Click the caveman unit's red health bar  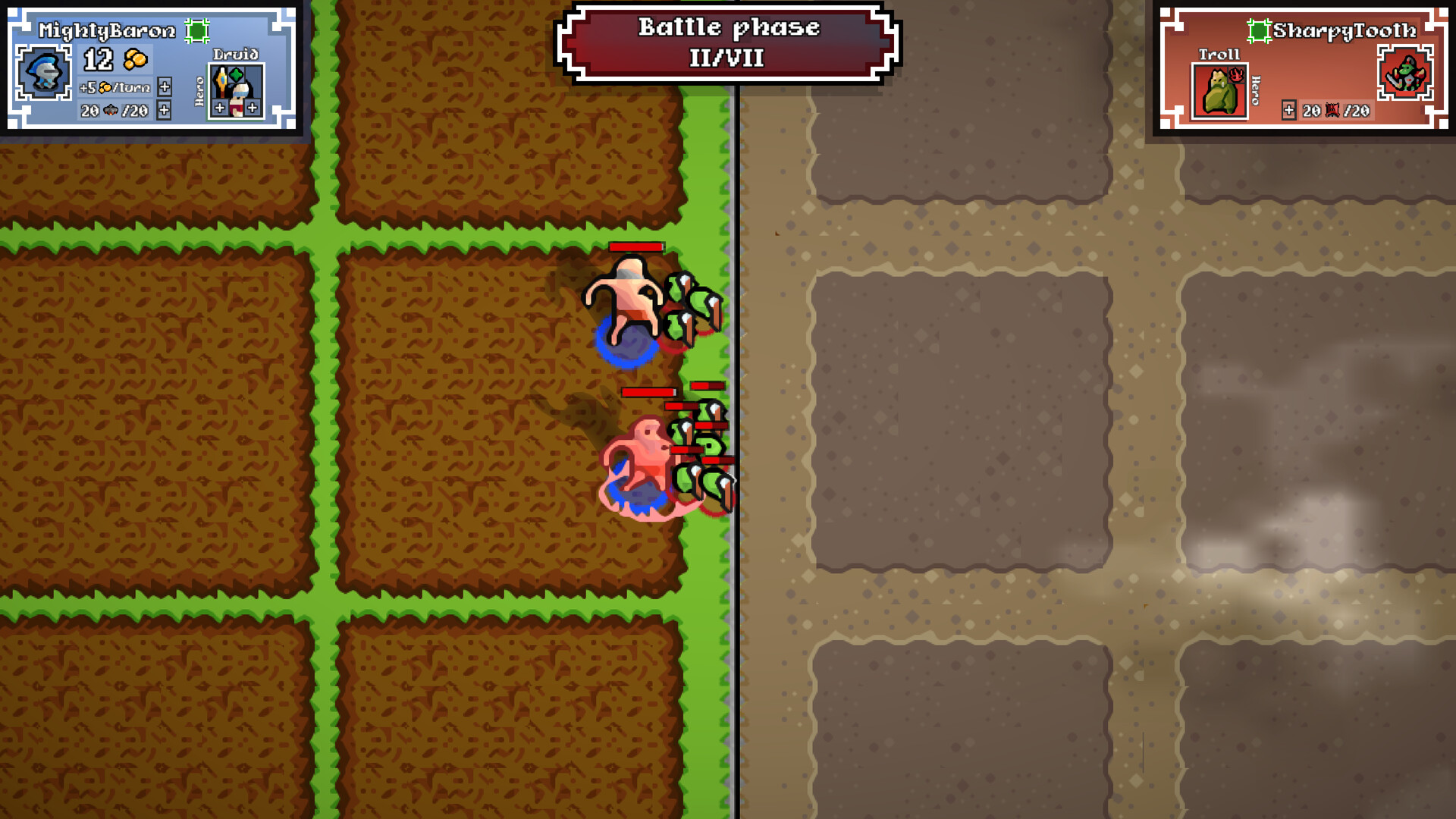tap(635, 246)
